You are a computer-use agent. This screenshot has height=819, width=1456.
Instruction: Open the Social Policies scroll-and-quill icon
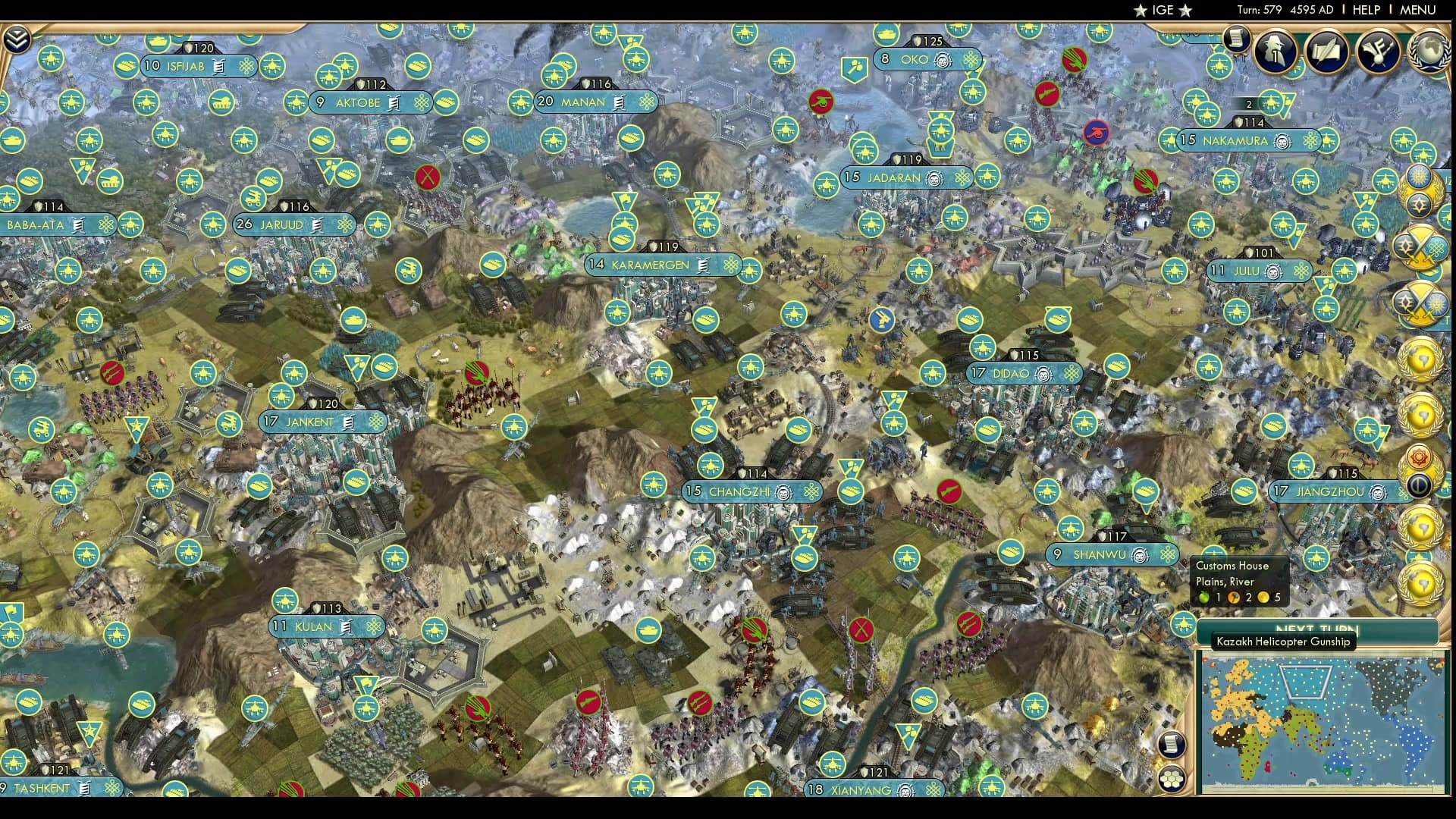(1326, 52)
